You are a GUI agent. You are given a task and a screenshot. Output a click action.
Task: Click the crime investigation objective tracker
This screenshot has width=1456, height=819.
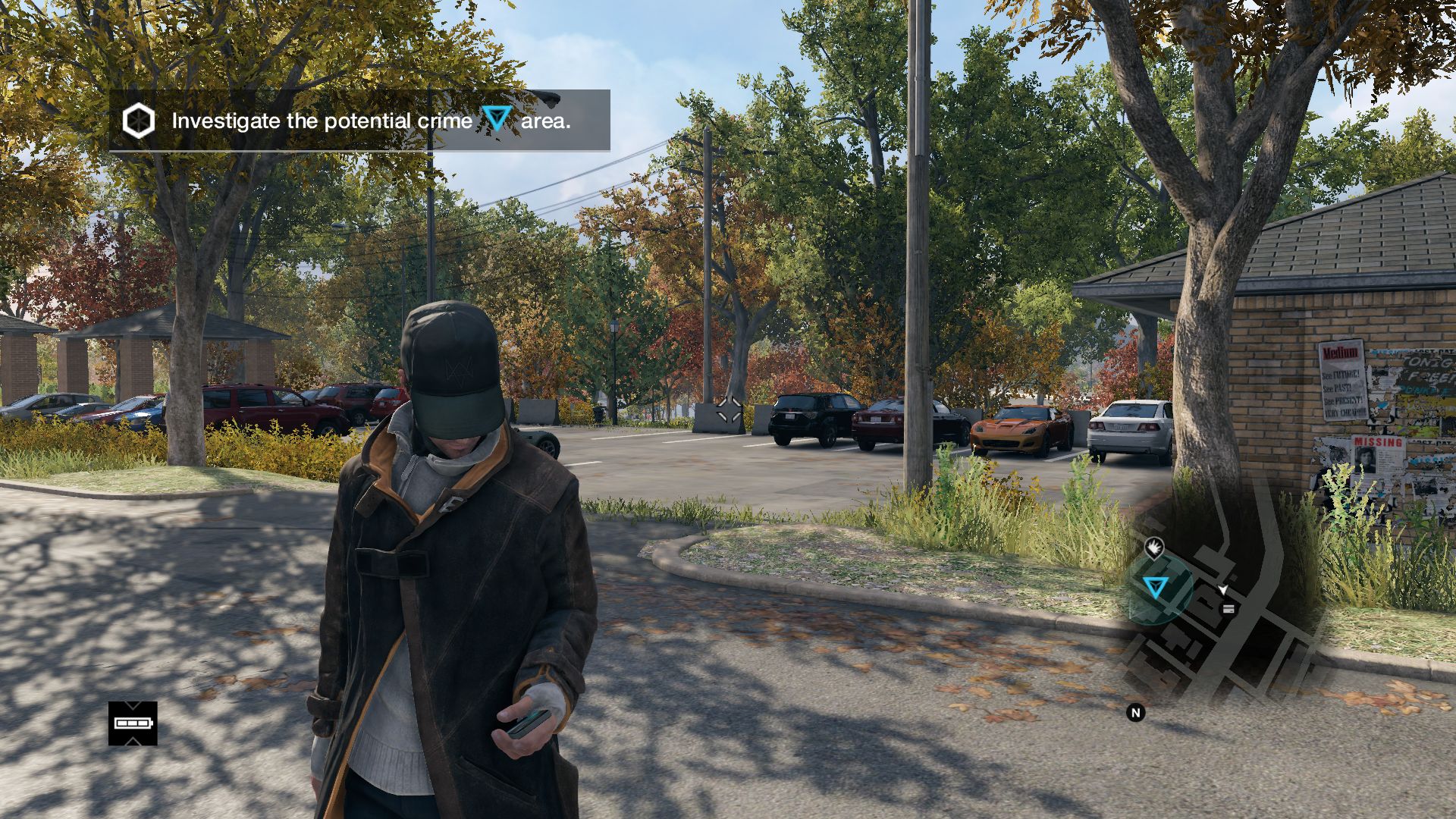click(x=359, y=121)
